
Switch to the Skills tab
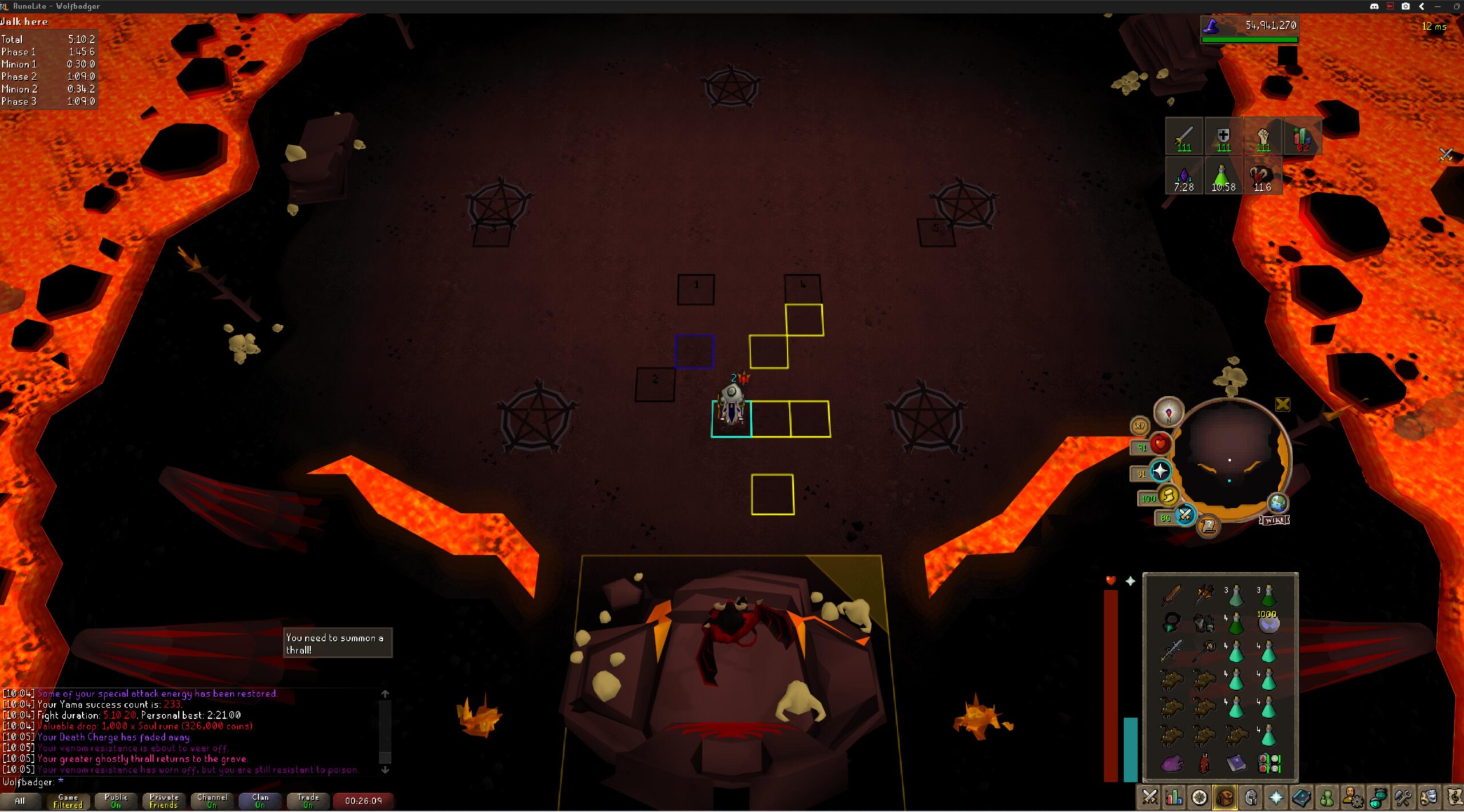coord(1174,797)
